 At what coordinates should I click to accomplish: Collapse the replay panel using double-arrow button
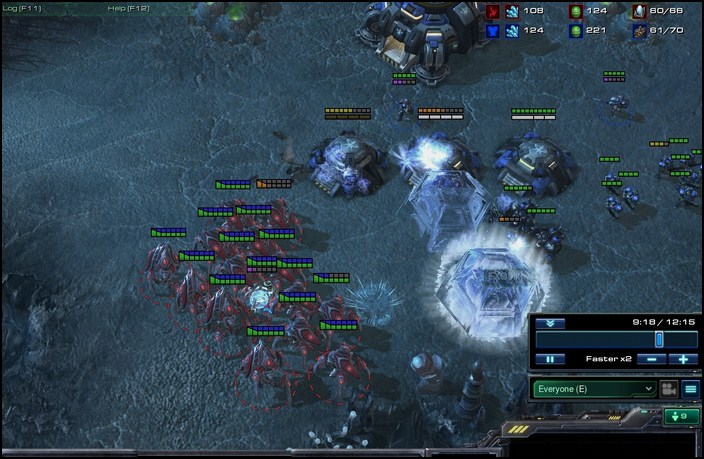[x=550, y=323]
